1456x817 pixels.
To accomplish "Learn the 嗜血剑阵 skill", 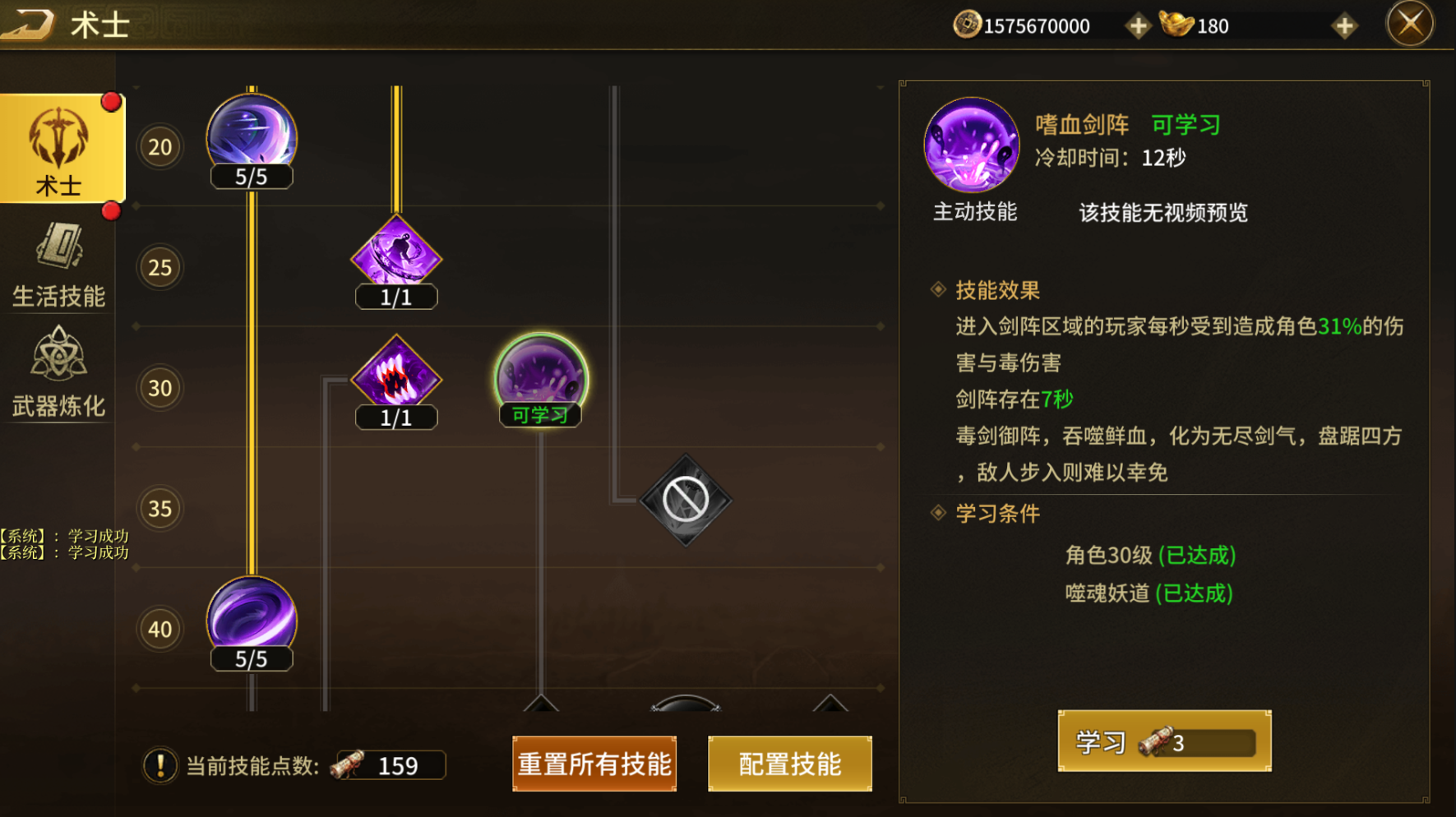I will [x=1163, y=742].
